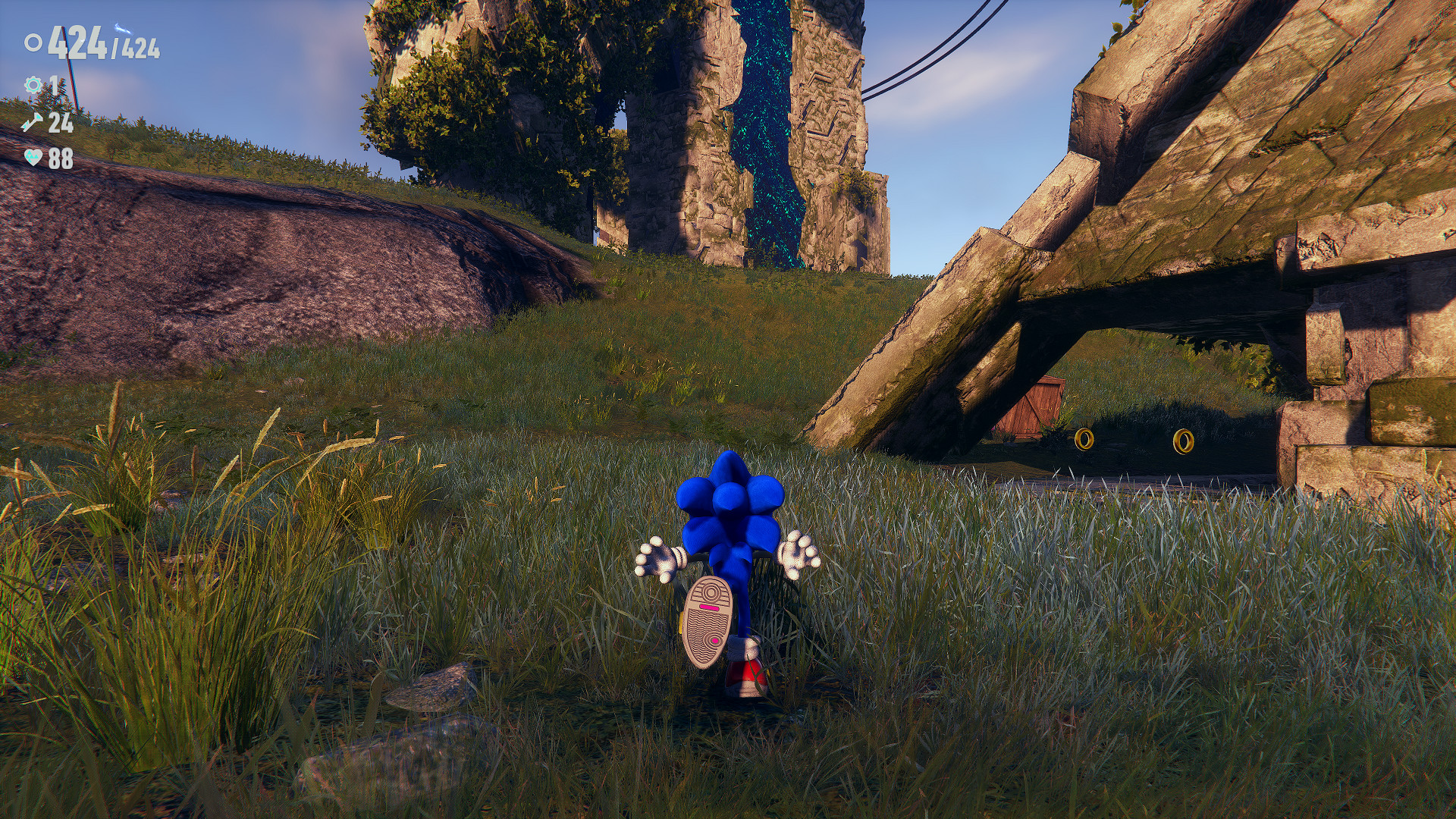Click the skill piece arrow icon
This screenshot has height=819, width=1456.
coord(32,121)
